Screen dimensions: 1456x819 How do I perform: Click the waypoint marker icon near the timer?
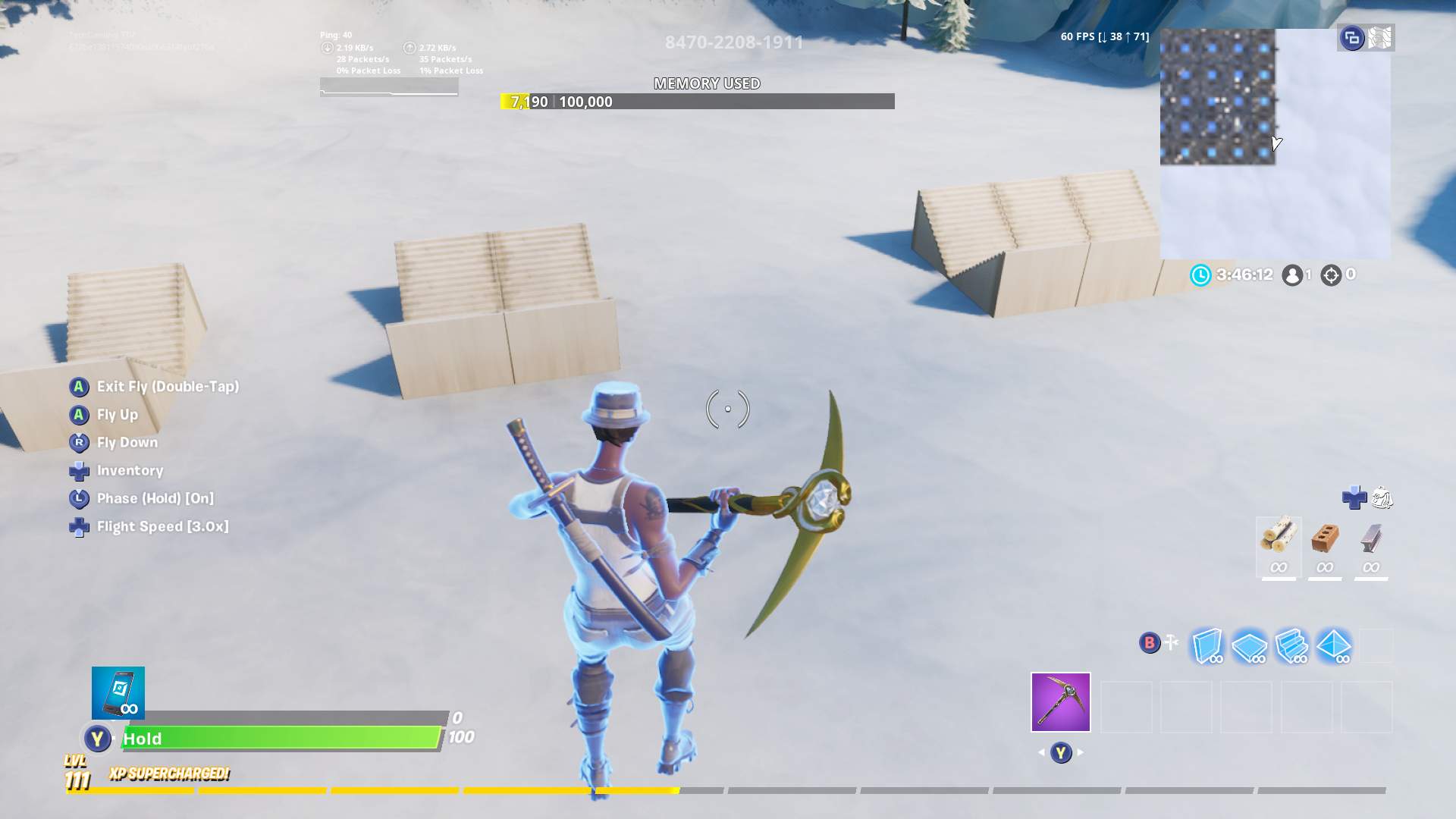(x=1332, y=275)
